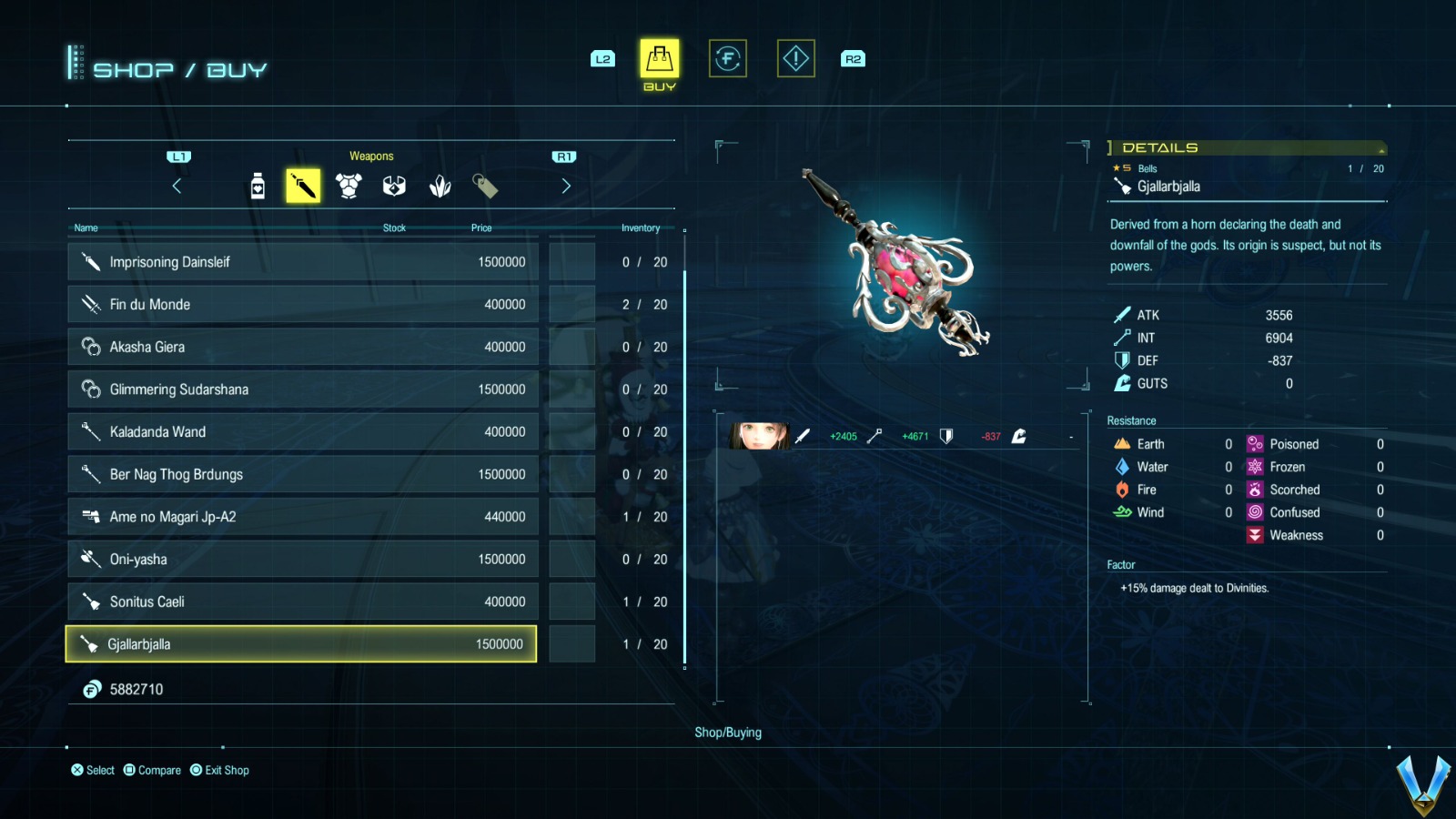
Task: Enable the L1 category switch indicator
Action: click(178, 155)
